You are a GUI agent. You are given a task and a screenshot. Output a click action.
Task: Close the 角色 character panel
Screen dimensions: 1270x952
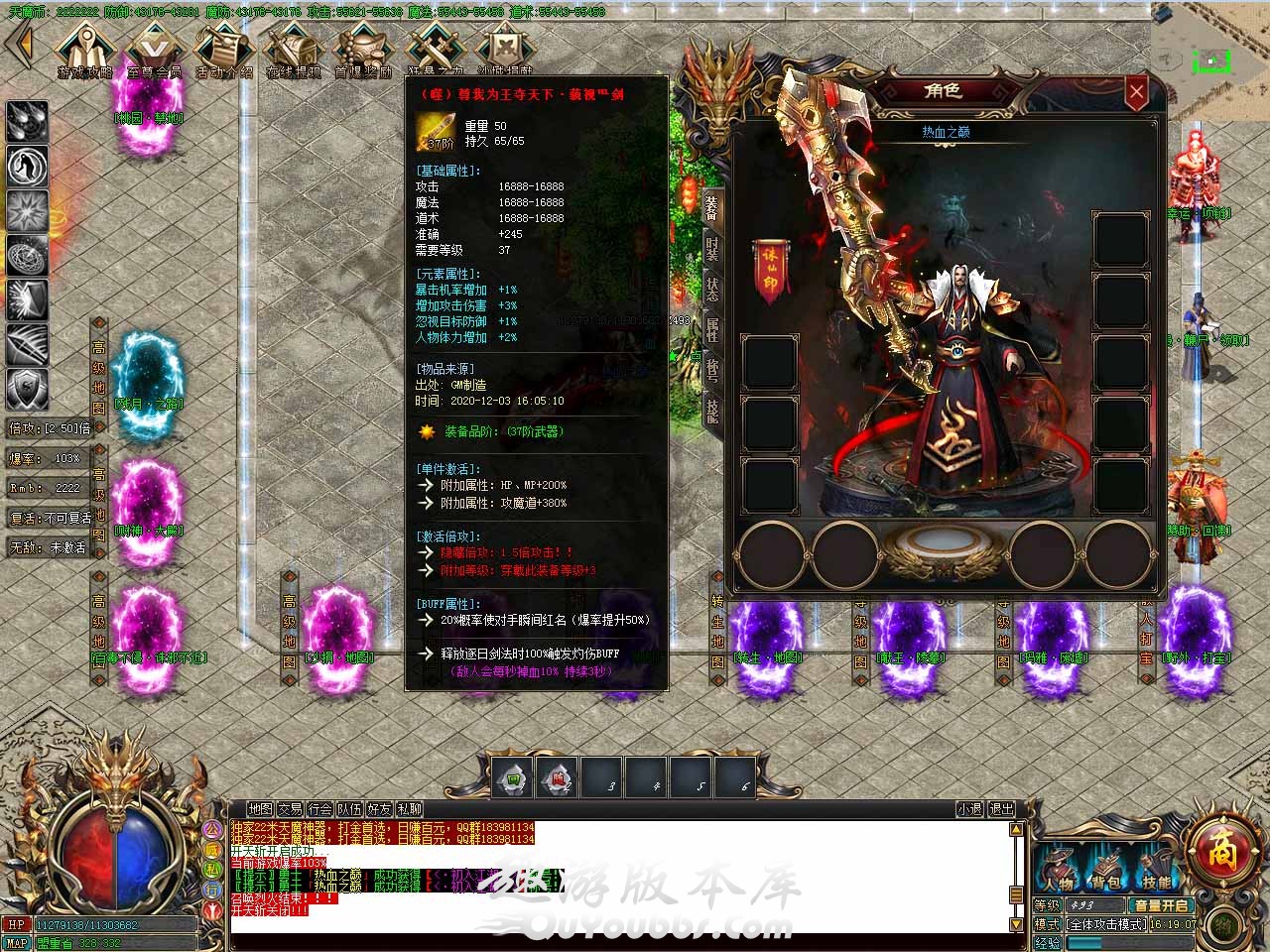coord(1136,93)
